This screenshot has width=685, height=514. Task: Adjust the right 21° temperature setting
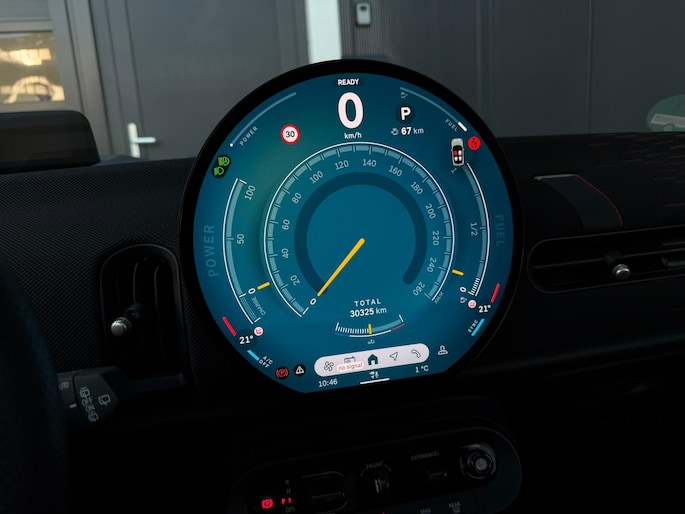(485, 309)
